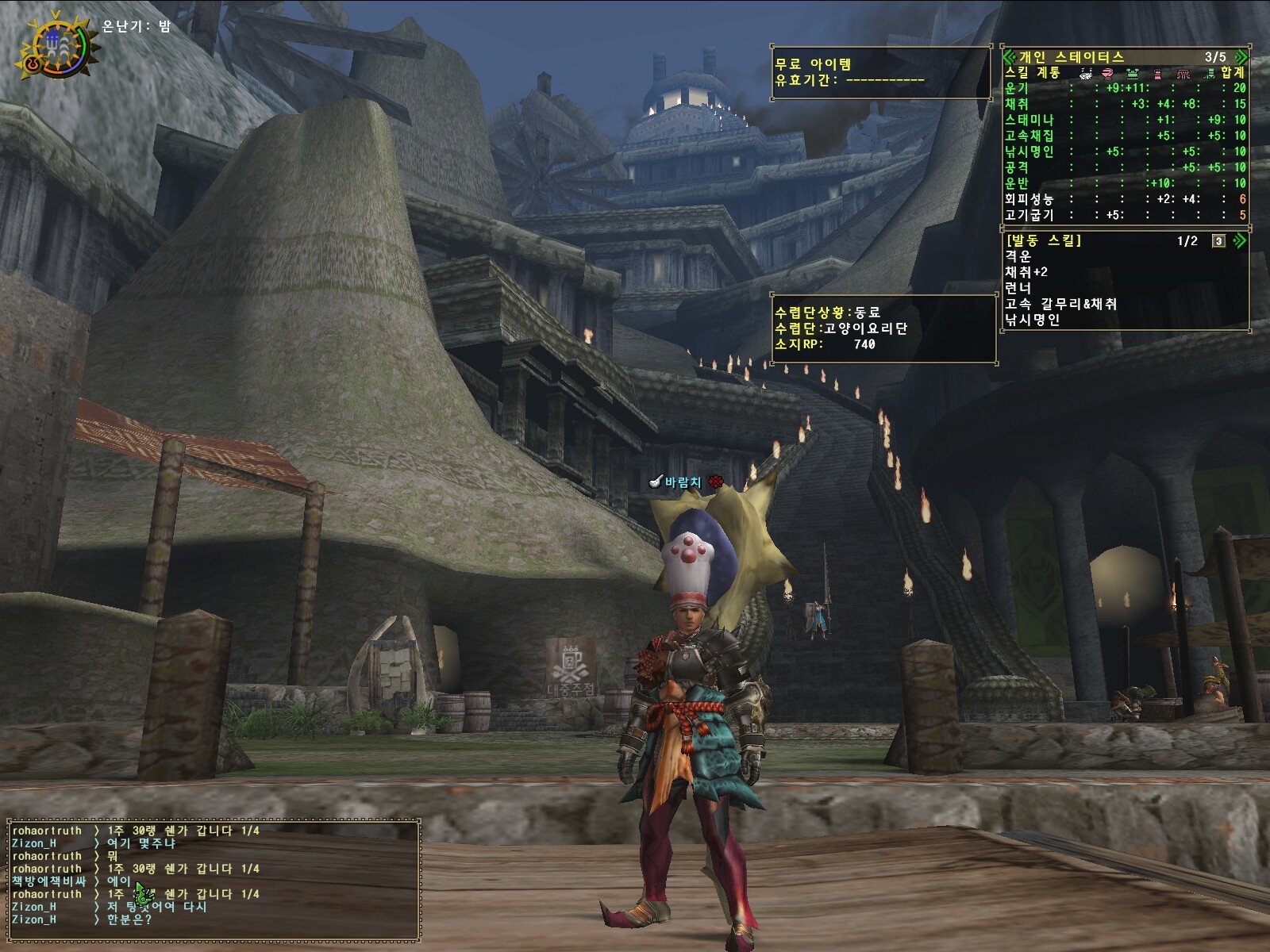Select the 운기 skill row
The width and height of the screenshot is (1270, 952).
[1124, 88]
